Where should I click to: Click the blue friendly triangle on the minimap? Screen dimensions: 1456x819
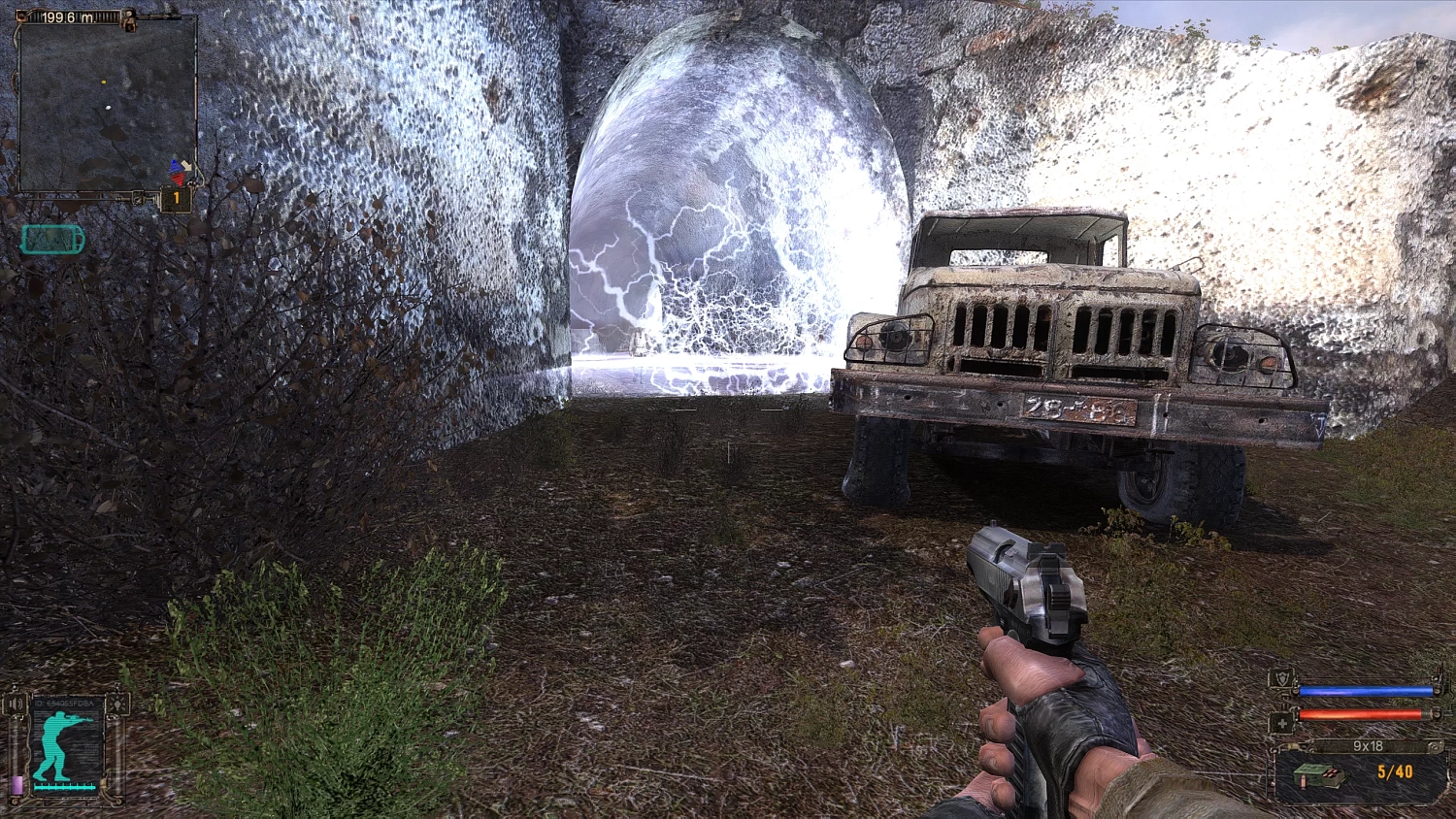[174, 166]
